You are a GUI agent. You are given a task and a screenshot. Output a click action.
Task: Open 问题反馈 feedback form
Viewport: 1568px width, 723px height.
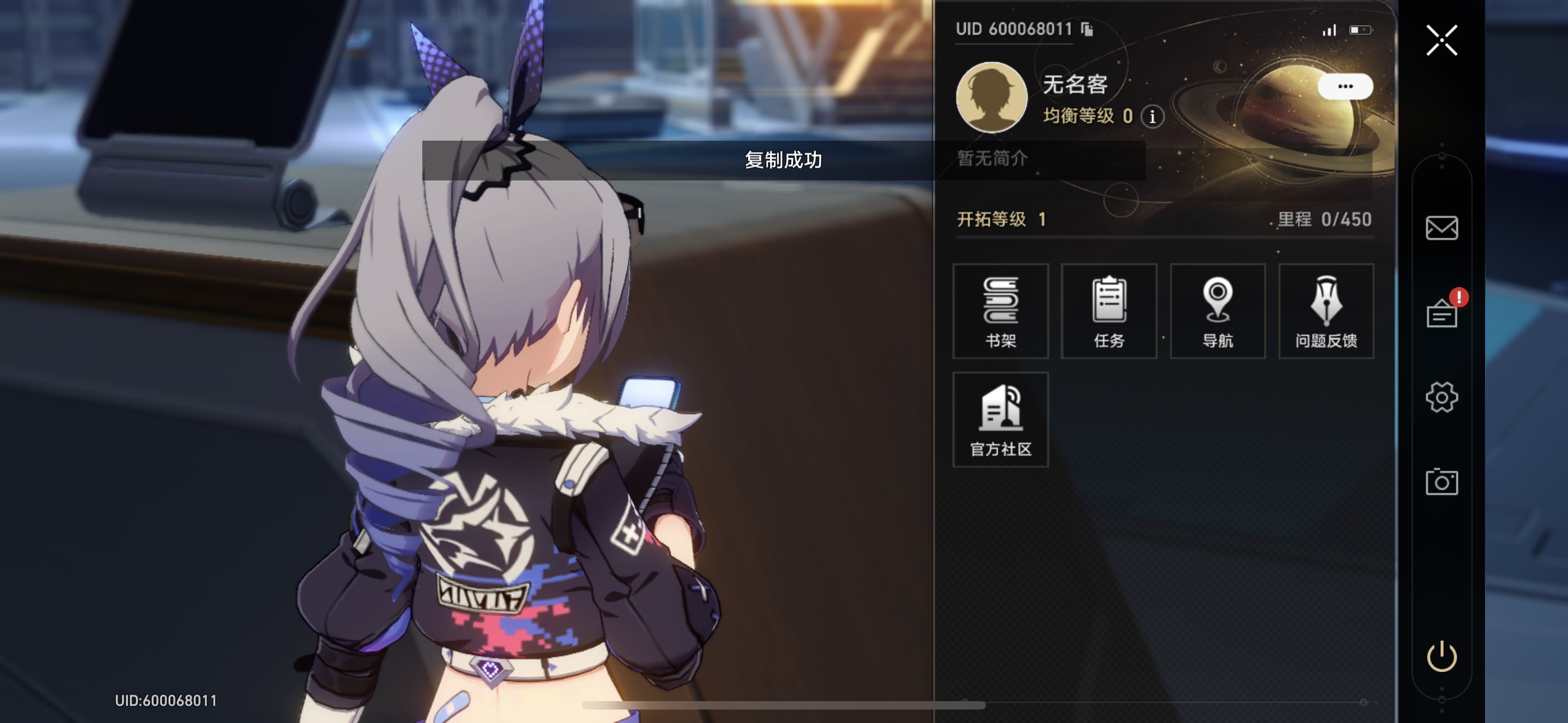tap(1326, 311)
